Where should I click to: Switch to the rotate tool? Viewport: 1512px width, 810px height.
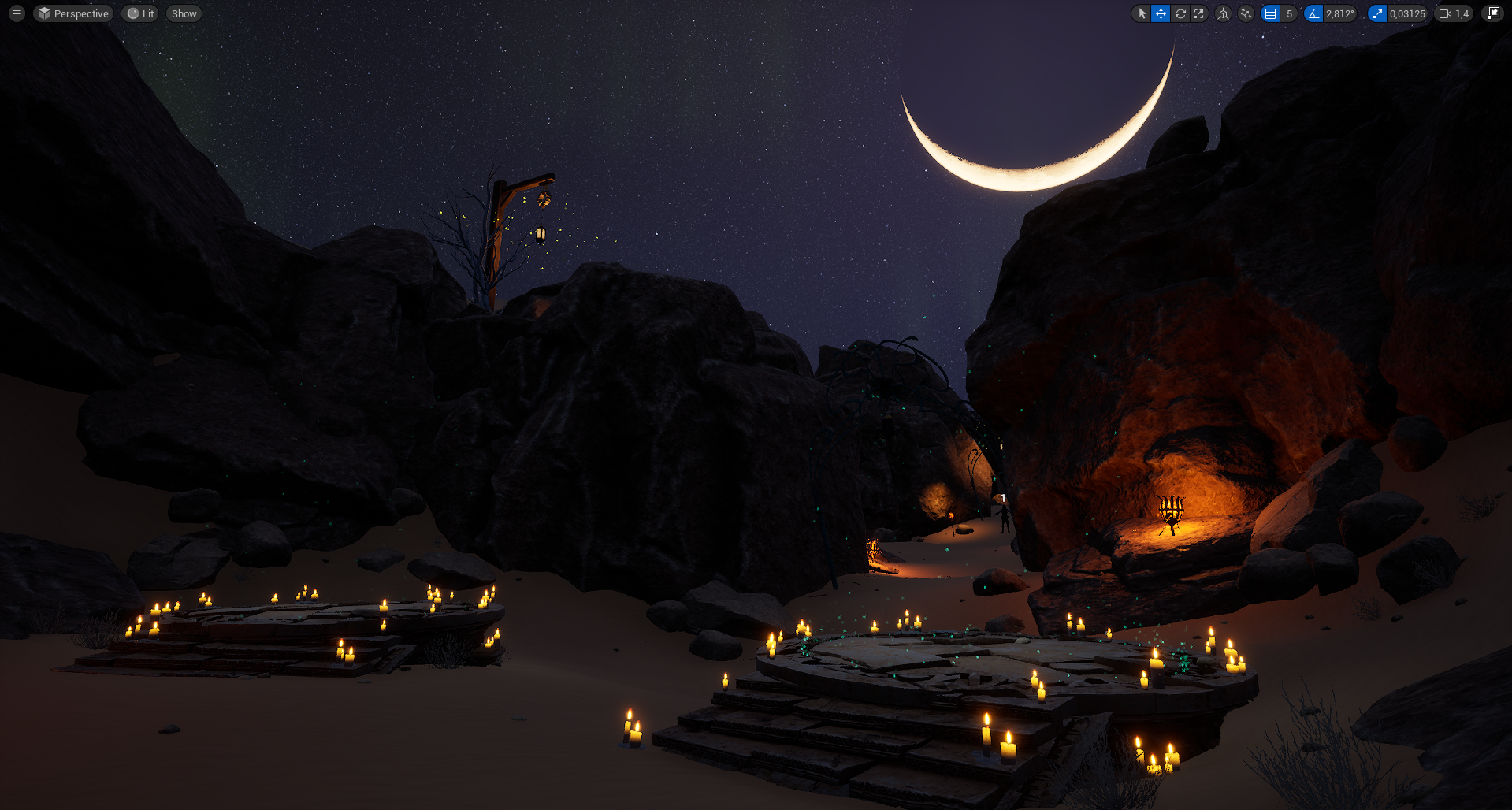pos(1180,13)
